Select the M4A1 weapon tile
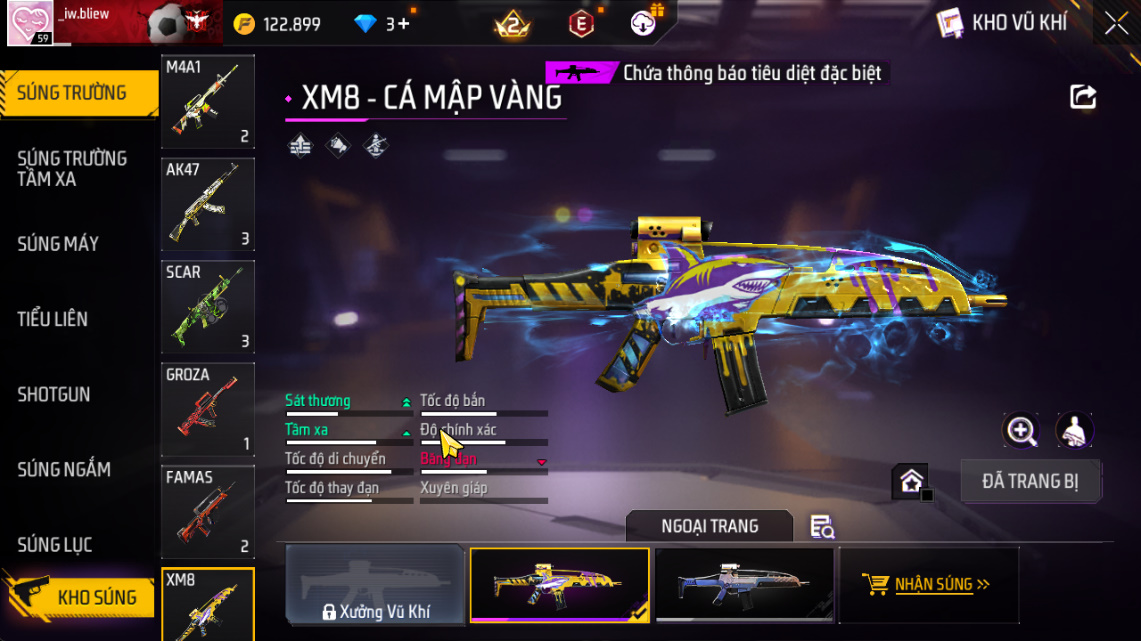The height and width of the screenshot is (641, 1141). [208, 101]
